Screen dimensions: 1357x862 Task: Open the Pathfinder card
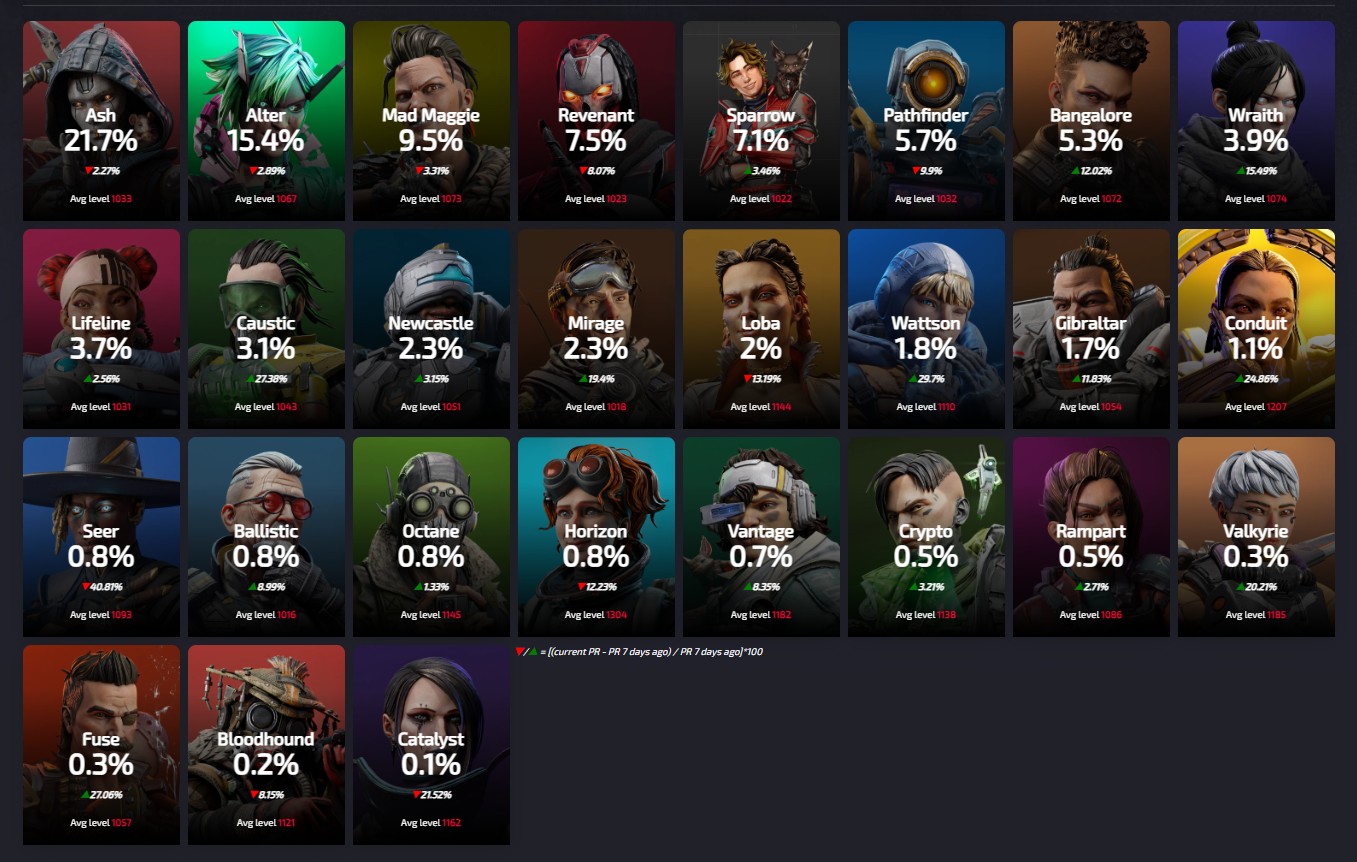[x=926, y=121]
